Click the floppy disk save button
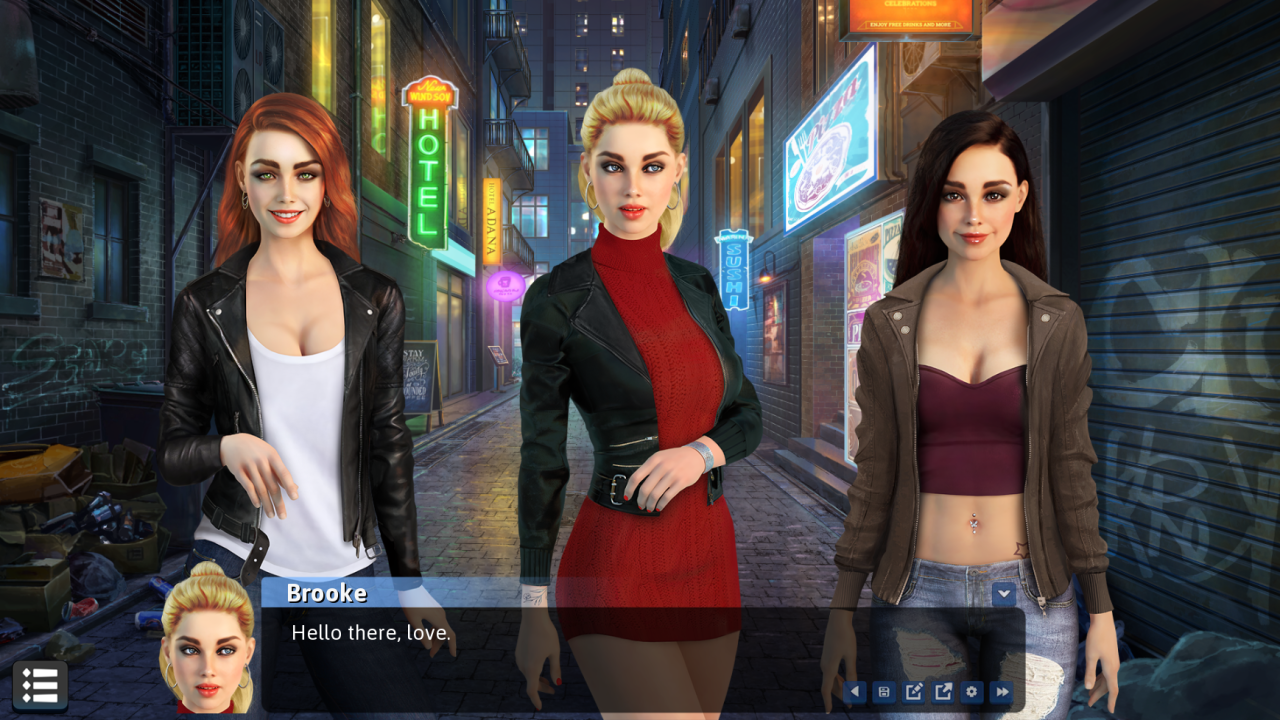Screen dimensions: 1280x720 [884, 692]
